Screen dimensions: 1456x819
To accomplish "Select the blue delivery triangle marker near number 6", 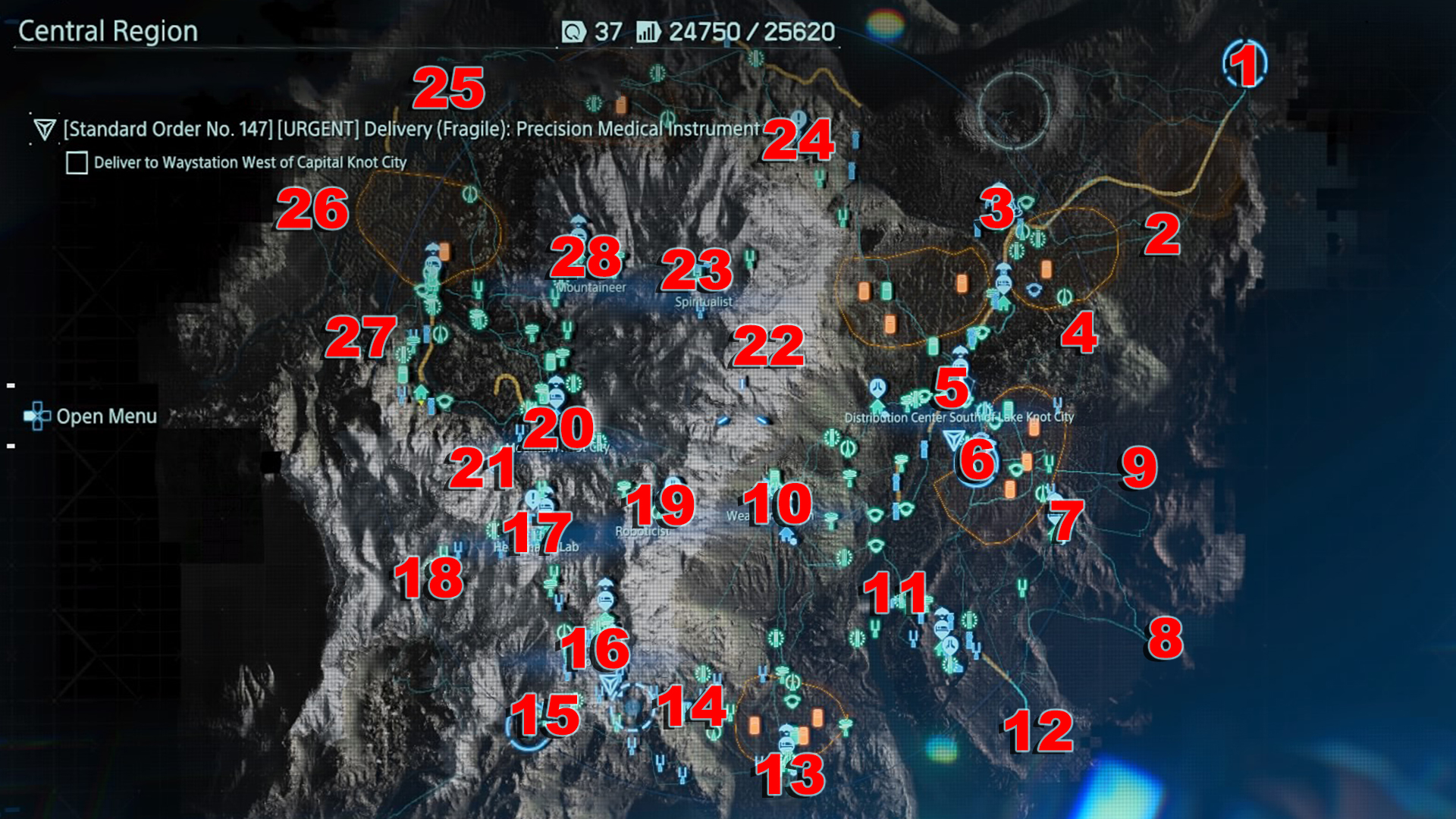I will (x=953, y=438).
